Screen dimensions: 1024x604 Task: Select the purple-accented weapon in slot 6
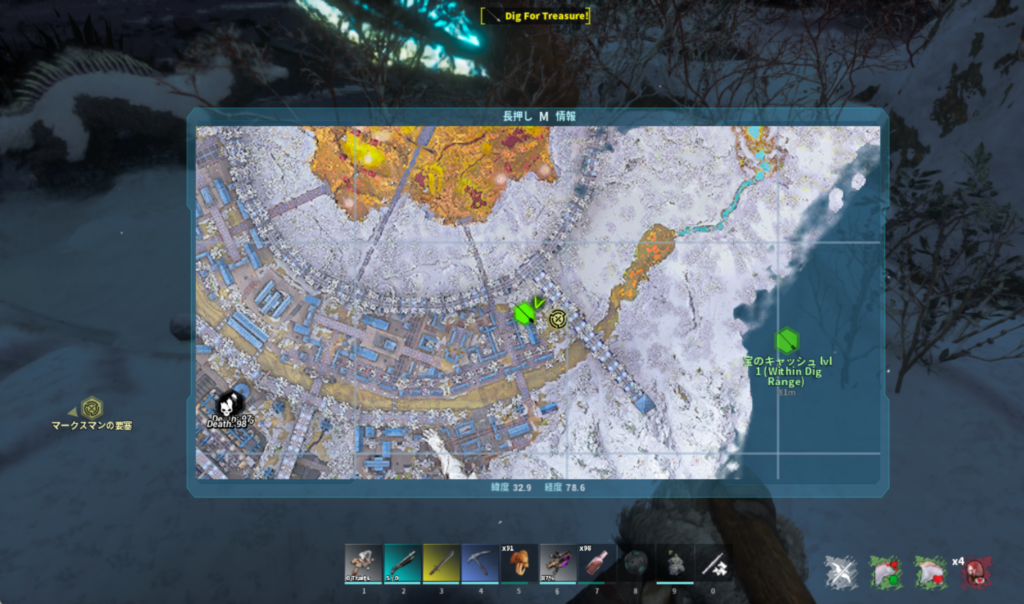click(558, 564)
